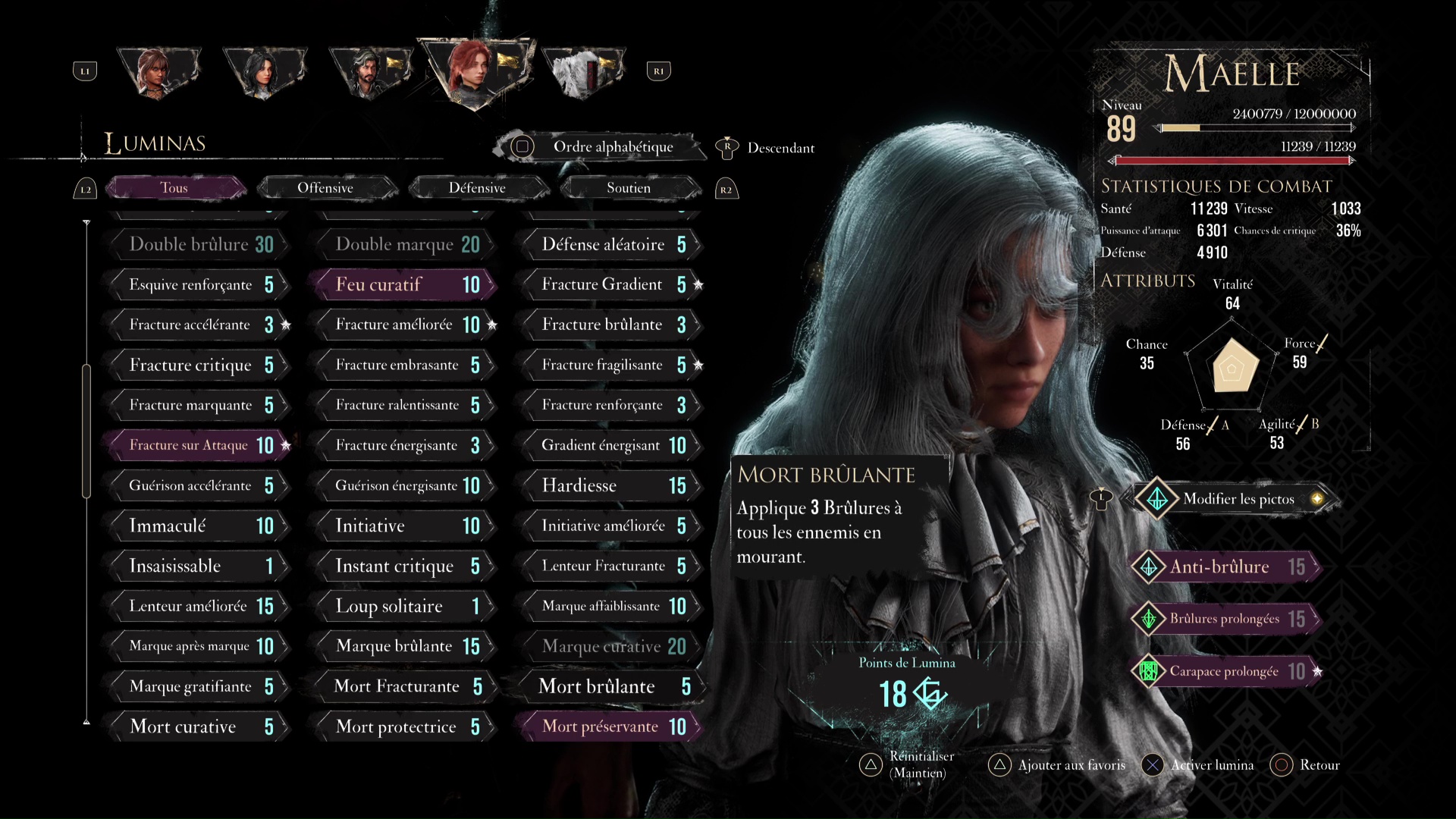Select the Anti-brûlure picto
This screenshot has height=819, width=1456.
pyautogui.click(x=1227, y=566)
